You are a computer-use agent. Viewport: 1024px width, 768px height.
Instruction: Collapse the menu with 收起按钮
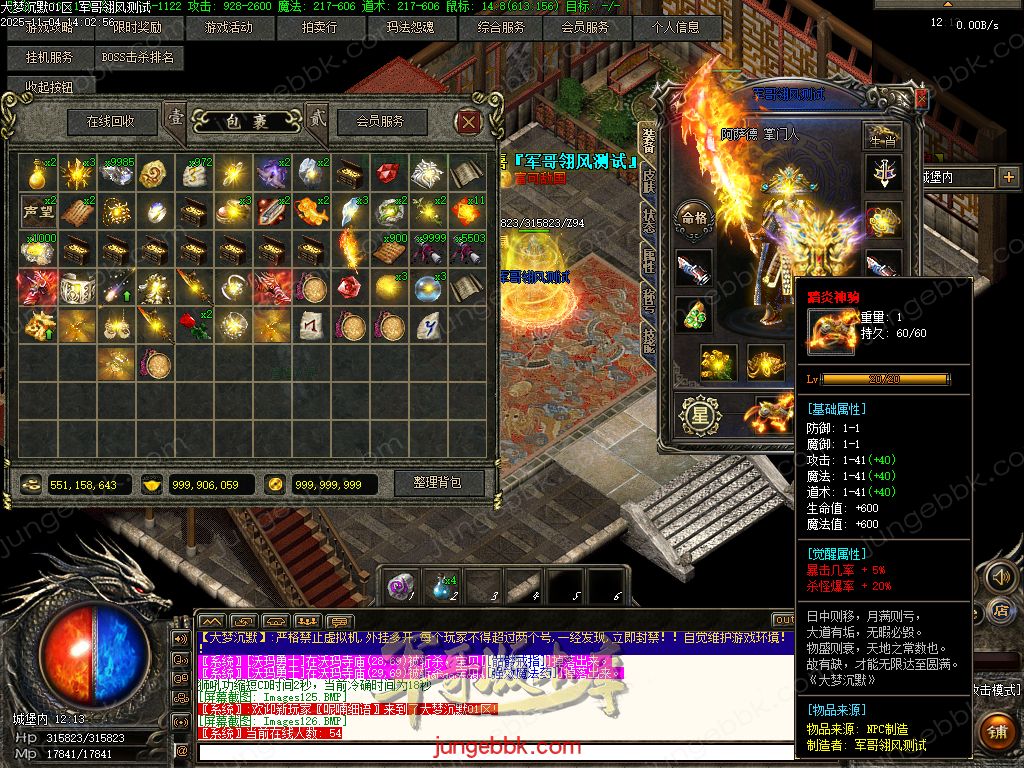[50, 88]
